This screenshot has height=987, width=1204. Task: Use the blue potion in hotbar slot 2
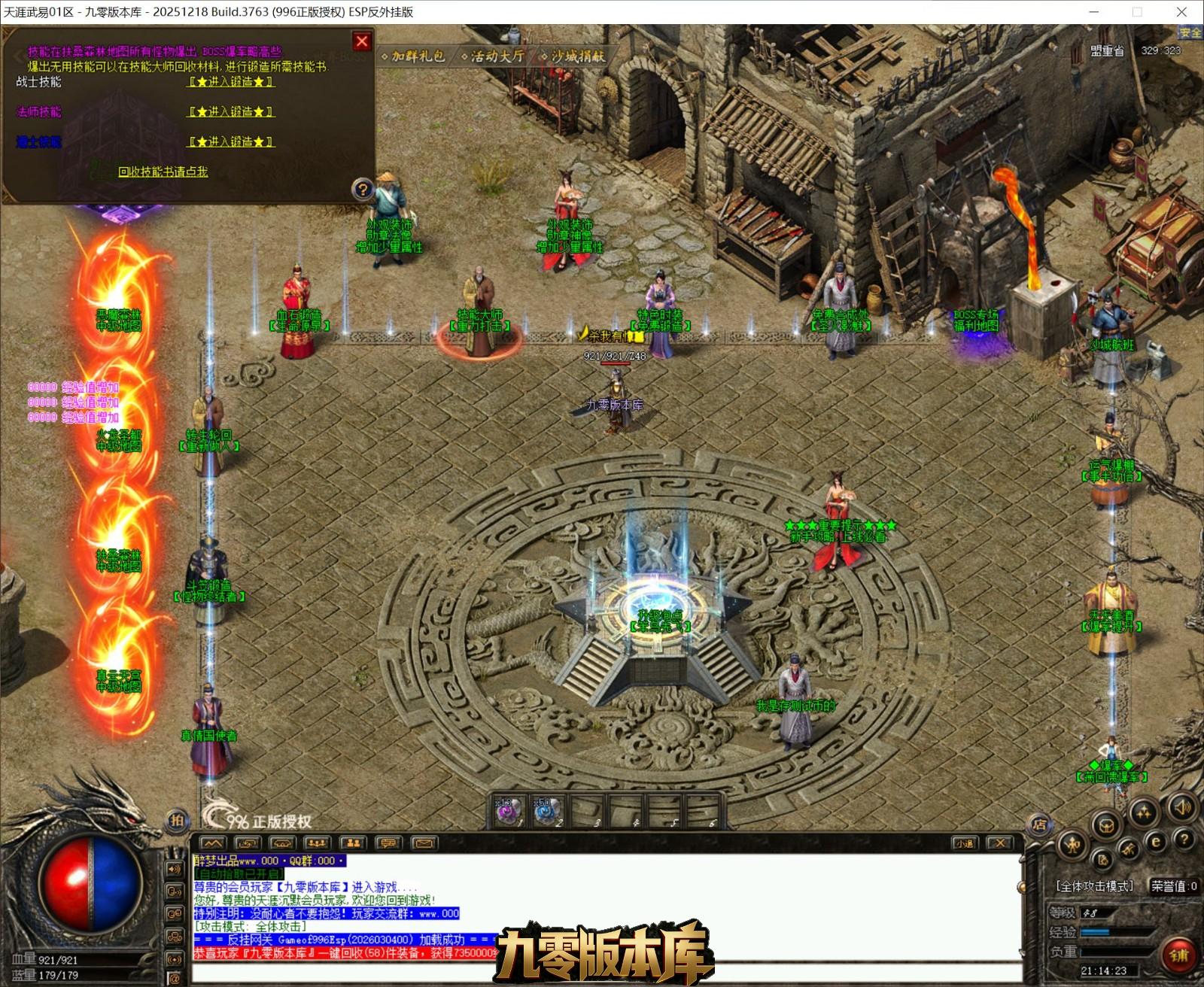coord(546,812)
